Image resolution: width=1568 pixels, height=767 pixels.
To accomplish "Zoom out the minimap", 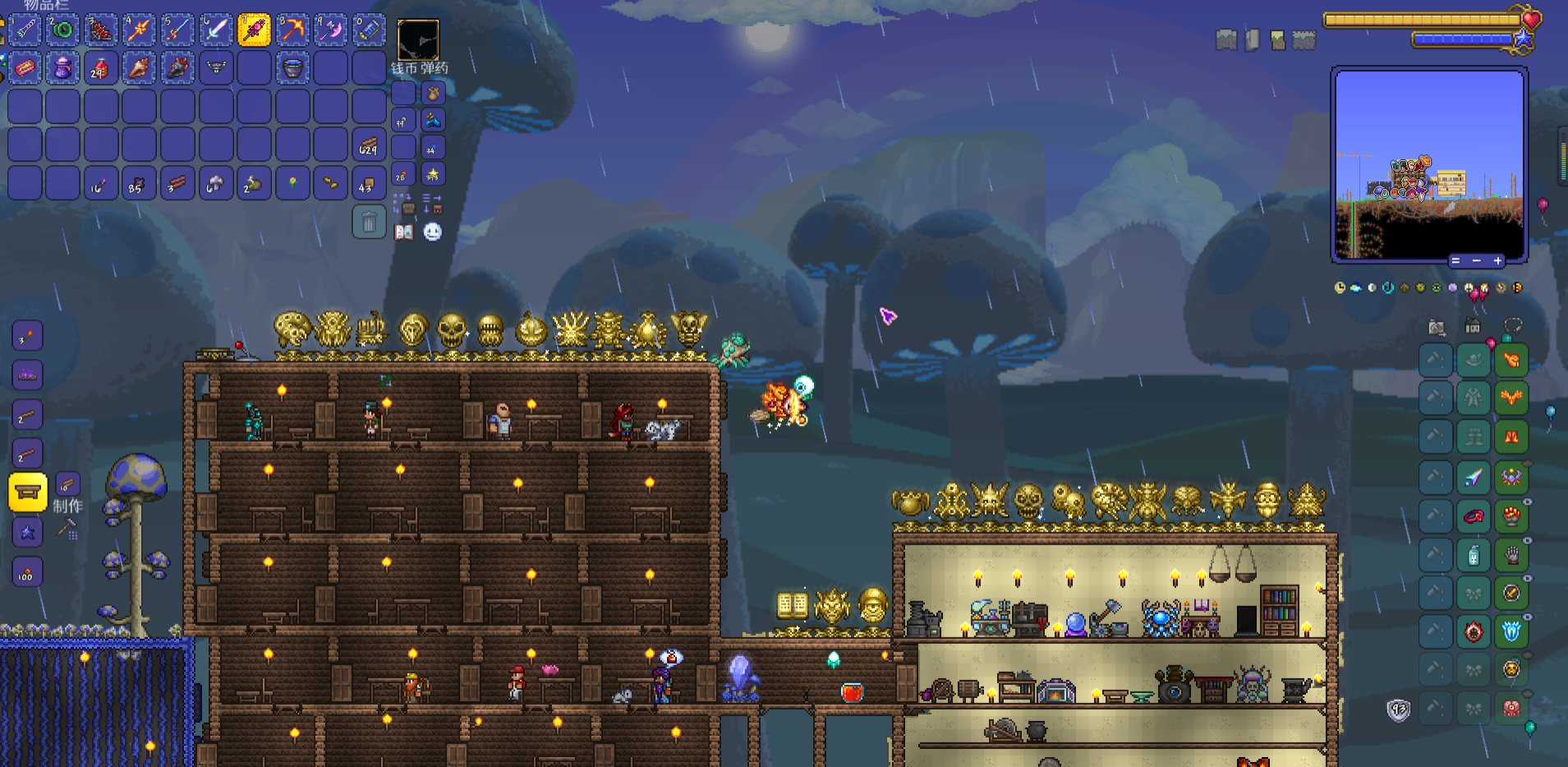I will tap(1476, 260).
